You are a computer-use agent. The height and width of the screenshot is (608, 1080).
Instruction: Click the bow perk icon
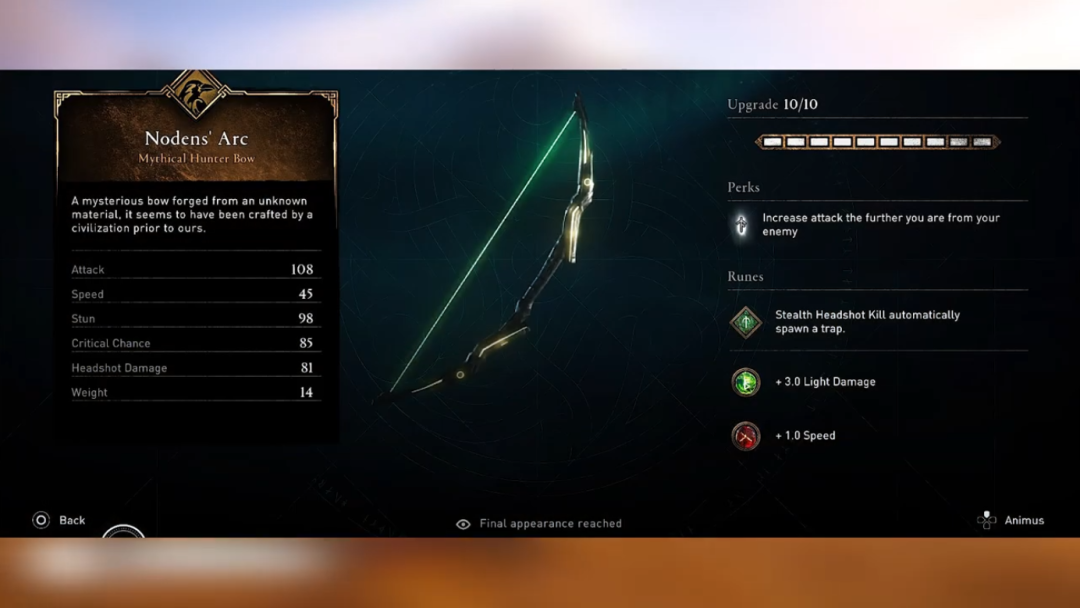741,225
